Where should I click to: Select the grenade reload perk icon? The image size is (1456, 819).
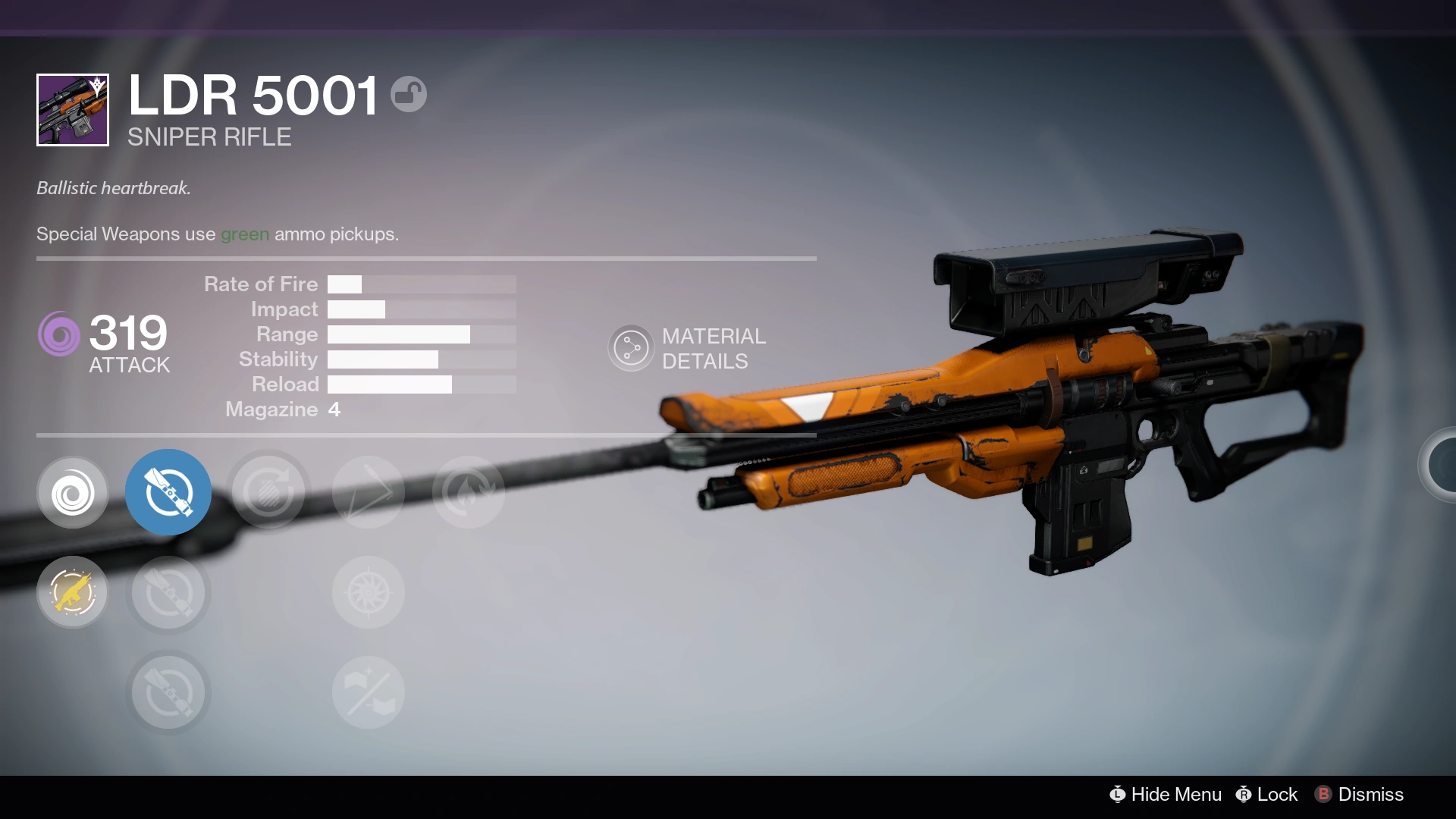tap(268, 493)
